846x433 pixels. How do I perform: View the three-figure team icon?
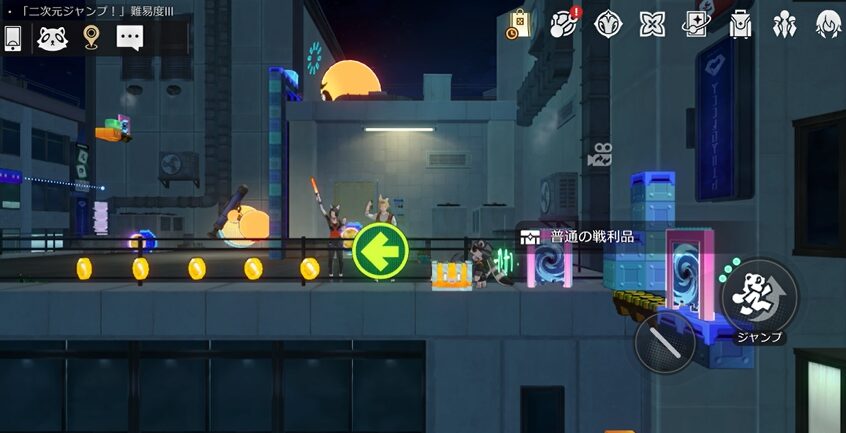(x=784, y=24)
